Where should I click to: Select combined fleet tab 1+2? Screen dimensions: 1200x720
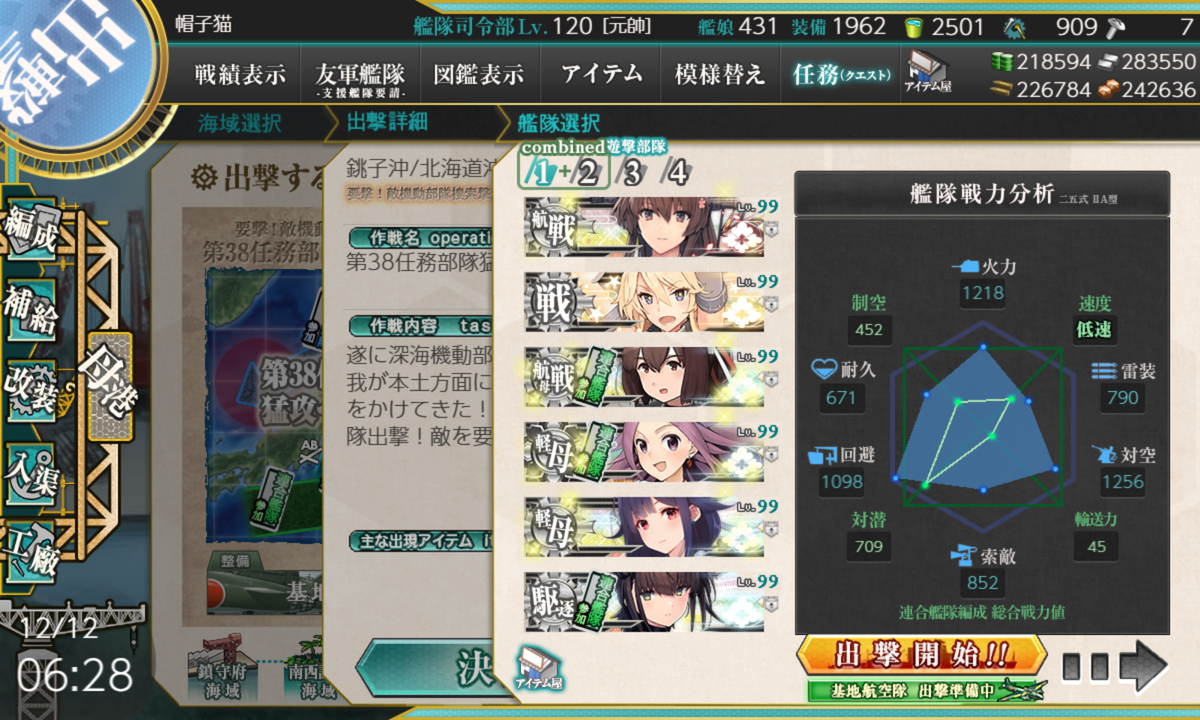point(561,173)
